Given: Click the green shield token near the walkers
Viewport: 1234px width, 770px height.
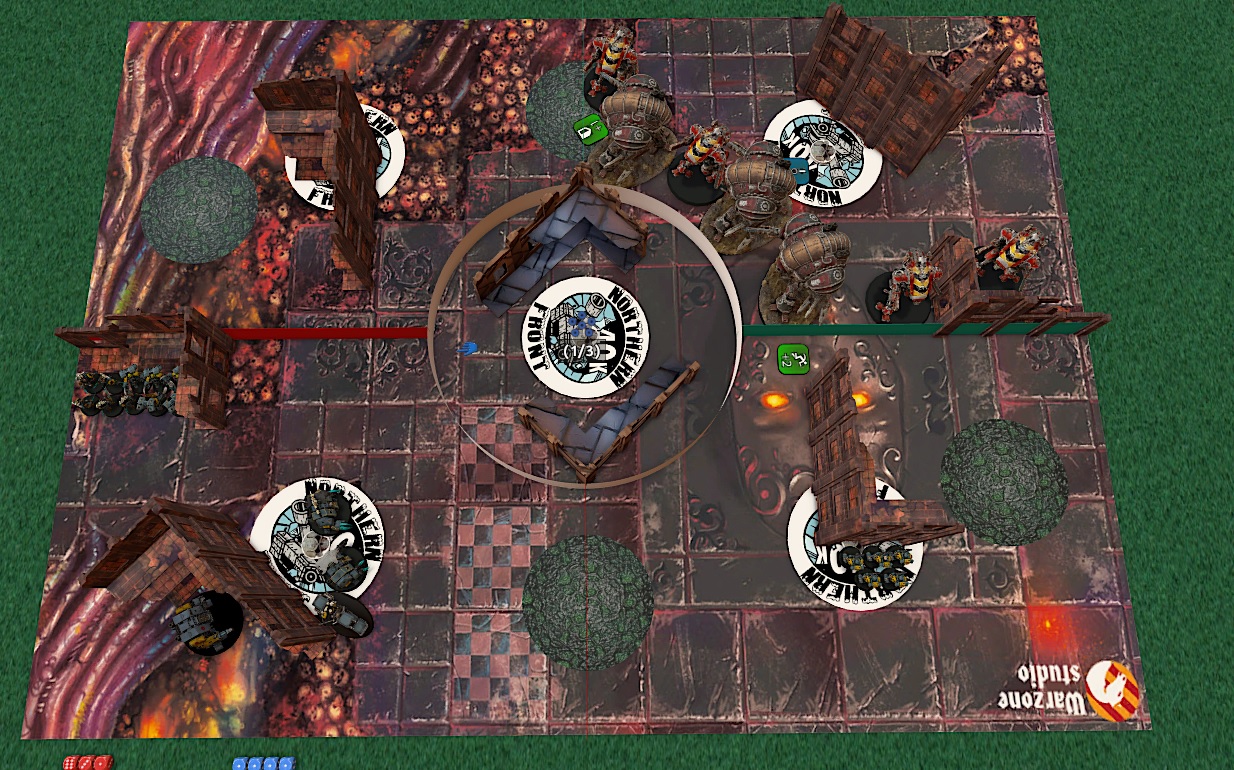Looking at the screenshot, I should click(x=587, y=128).
